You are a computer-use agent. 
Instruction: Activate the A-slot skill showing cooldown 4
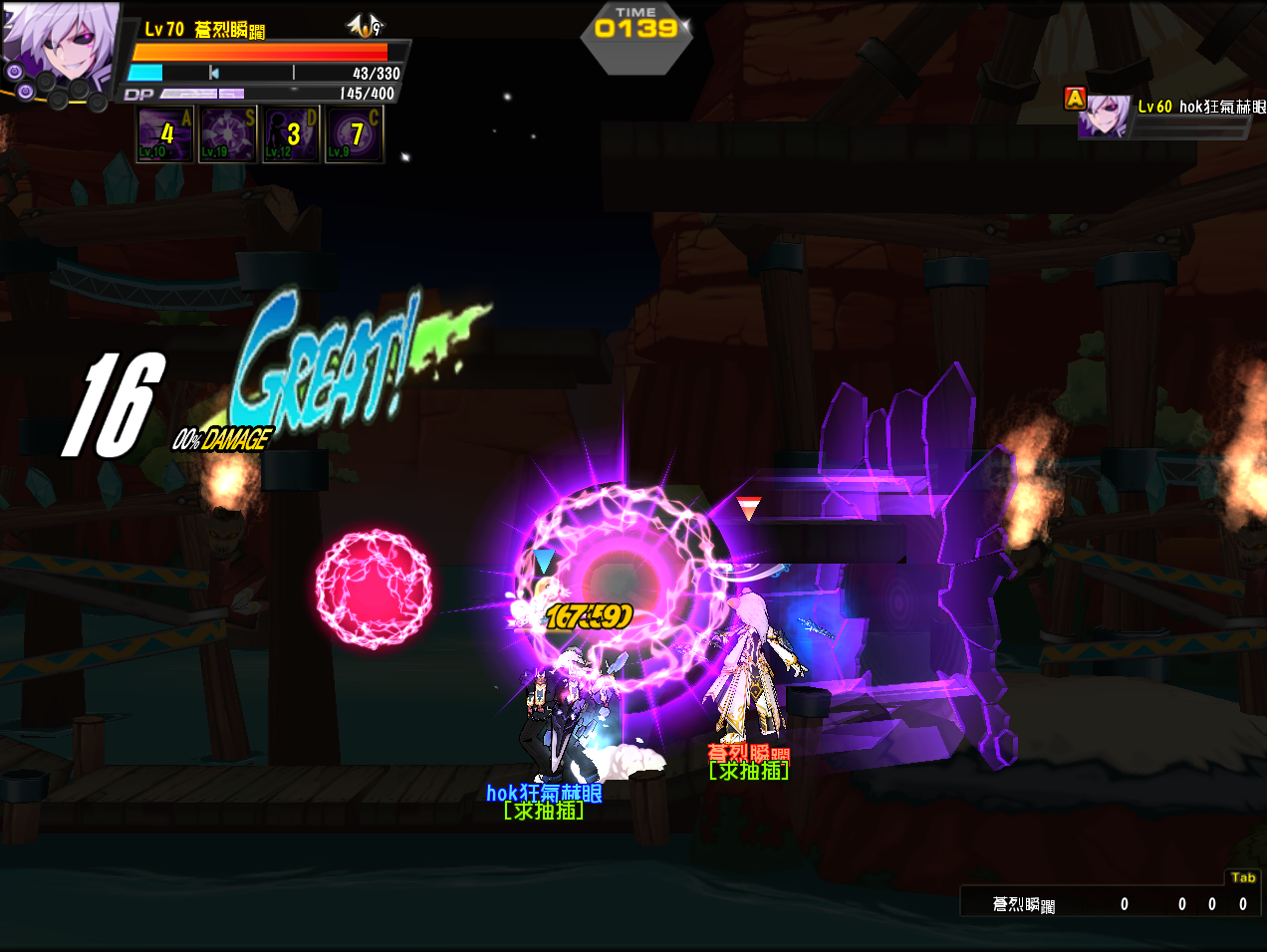pos(165,134)
